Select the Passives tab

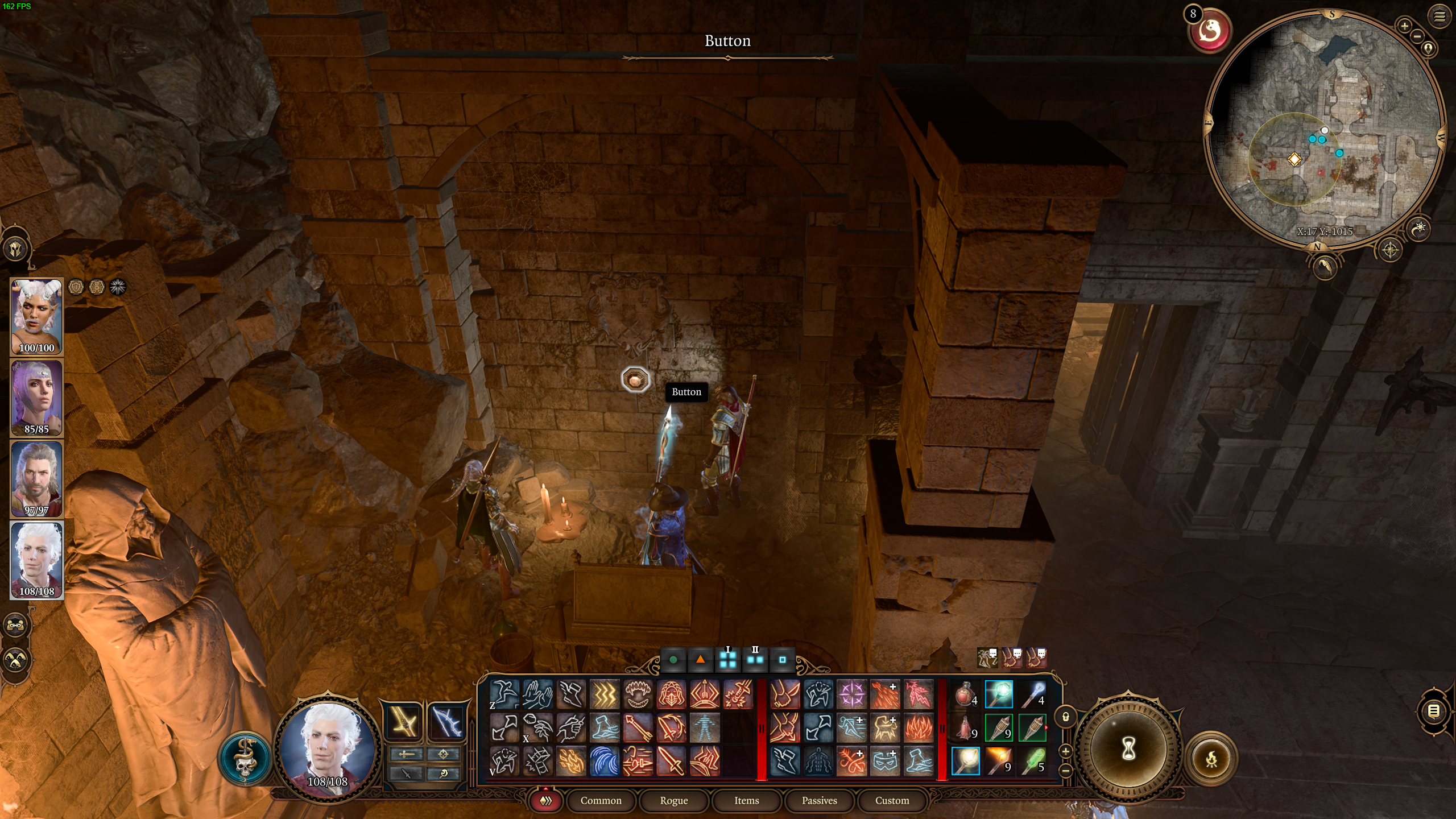tap(819, 801)
